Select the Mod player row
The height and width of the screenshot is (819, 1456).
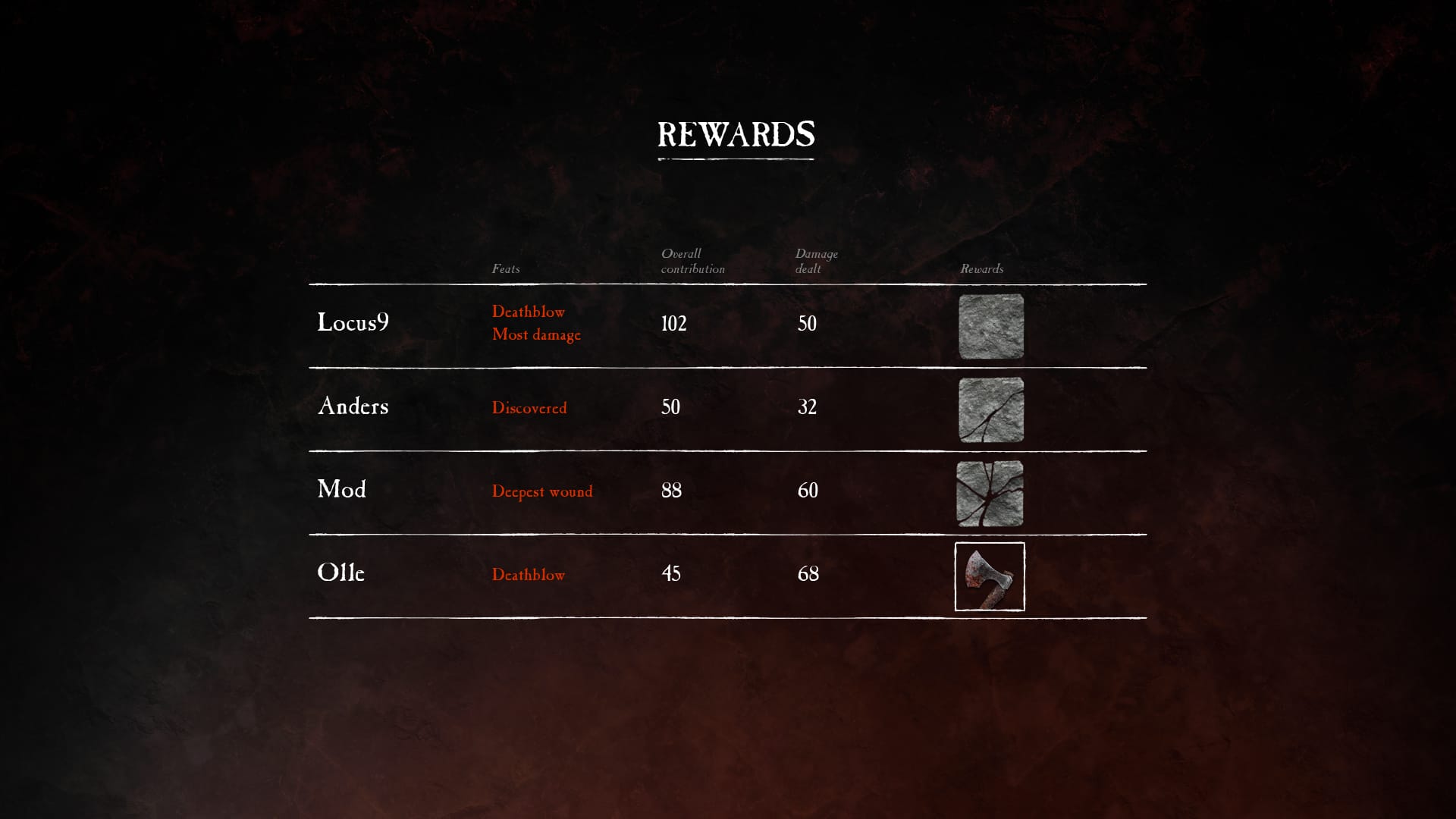point(342,490)
